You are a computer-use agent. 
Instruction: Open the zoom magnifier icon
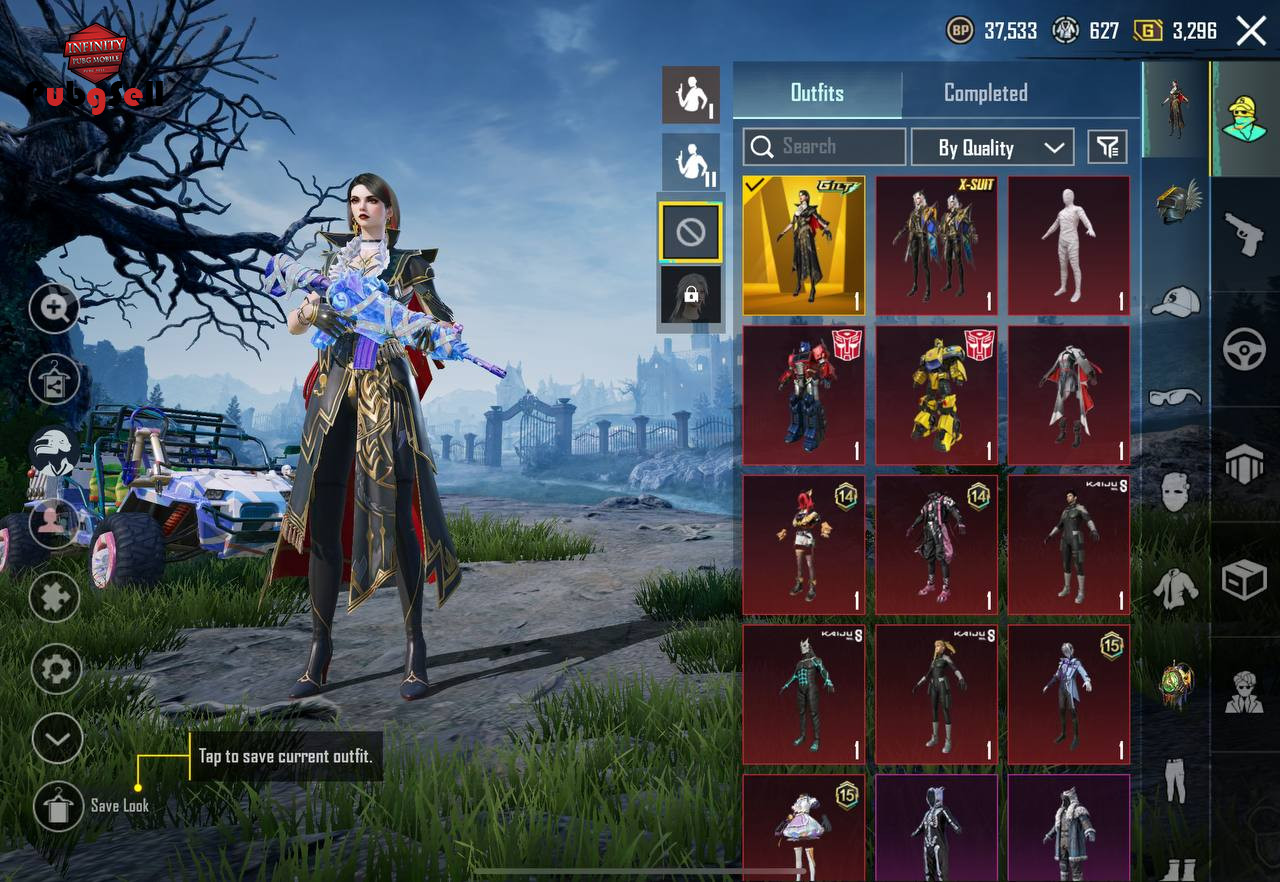click(55, 308)
